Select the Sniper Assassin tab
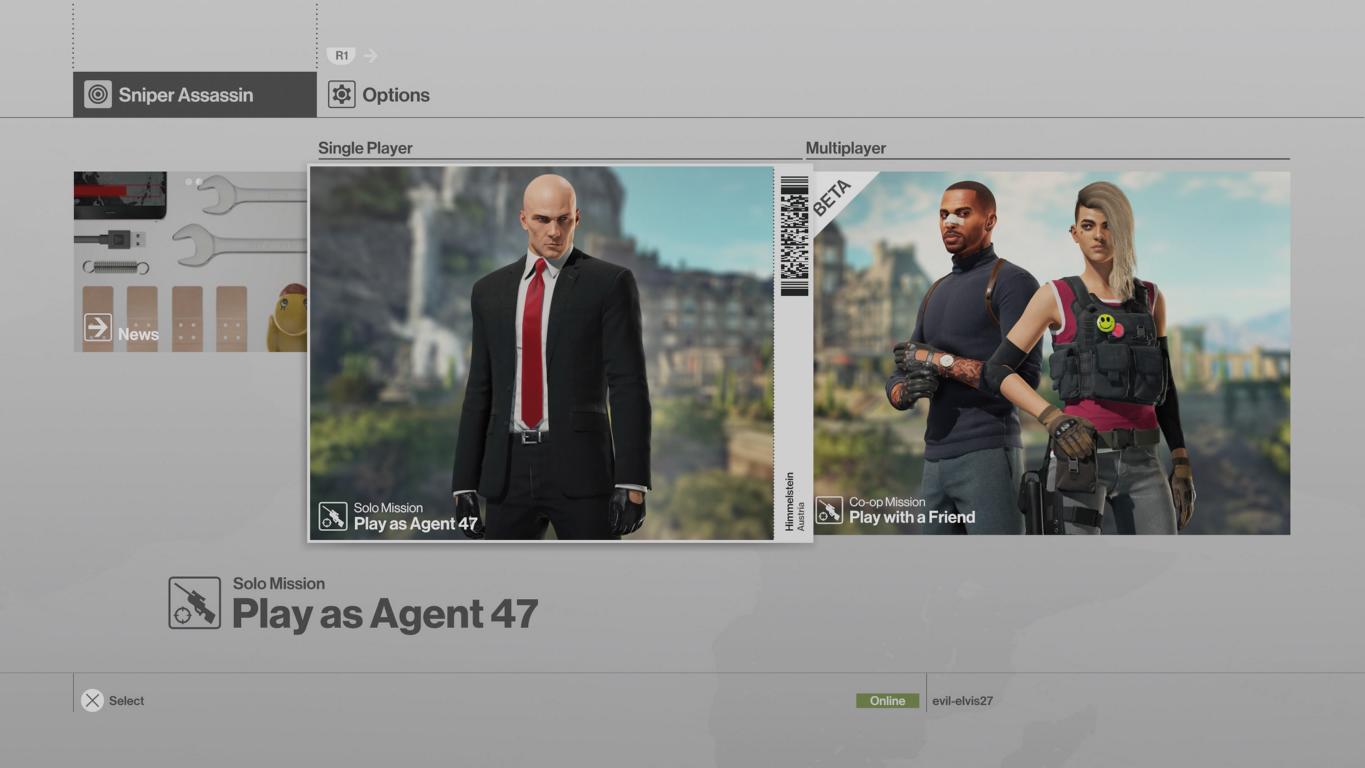 (x=183, y=94)
